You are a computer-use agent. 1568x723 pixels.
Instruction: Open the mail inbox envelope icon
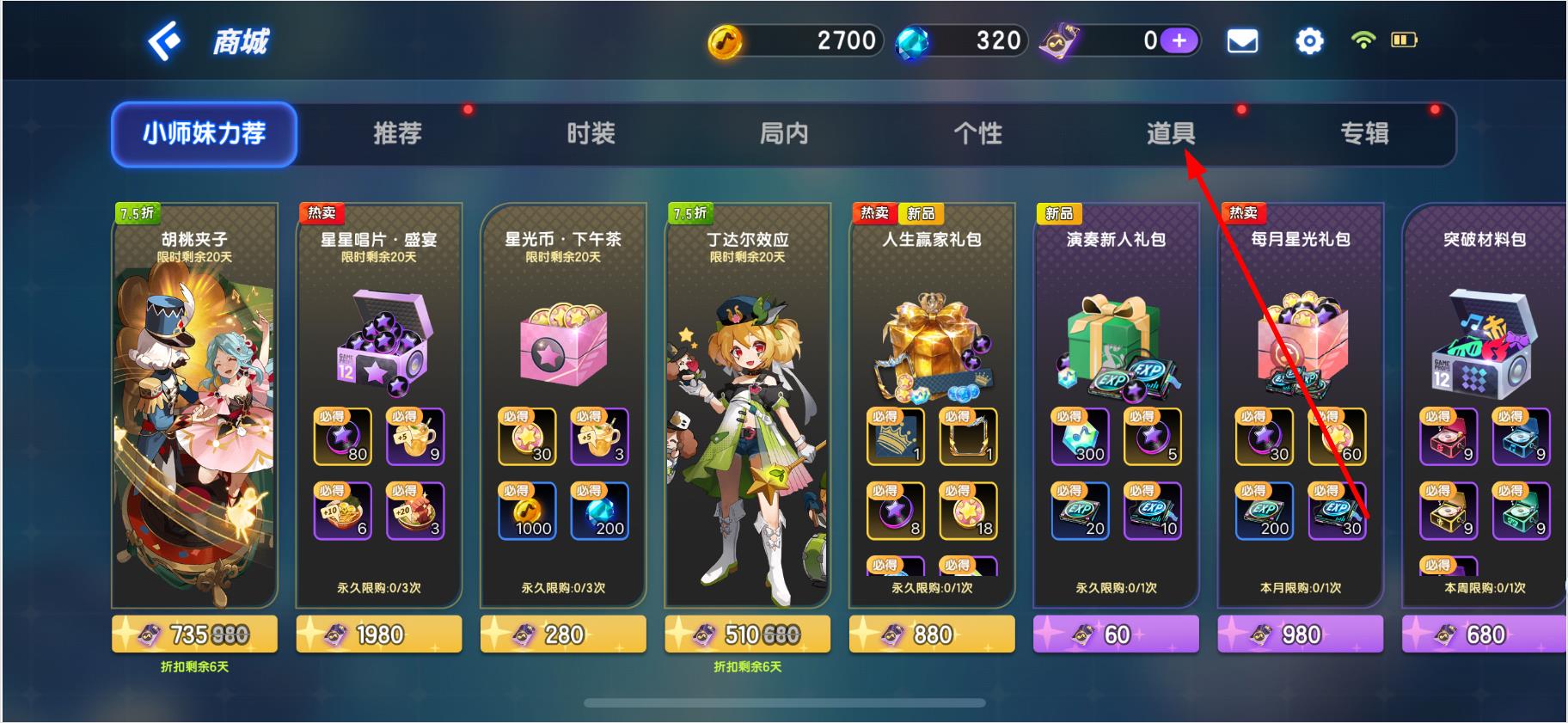pyautogui.click(x=1241, y=40)
